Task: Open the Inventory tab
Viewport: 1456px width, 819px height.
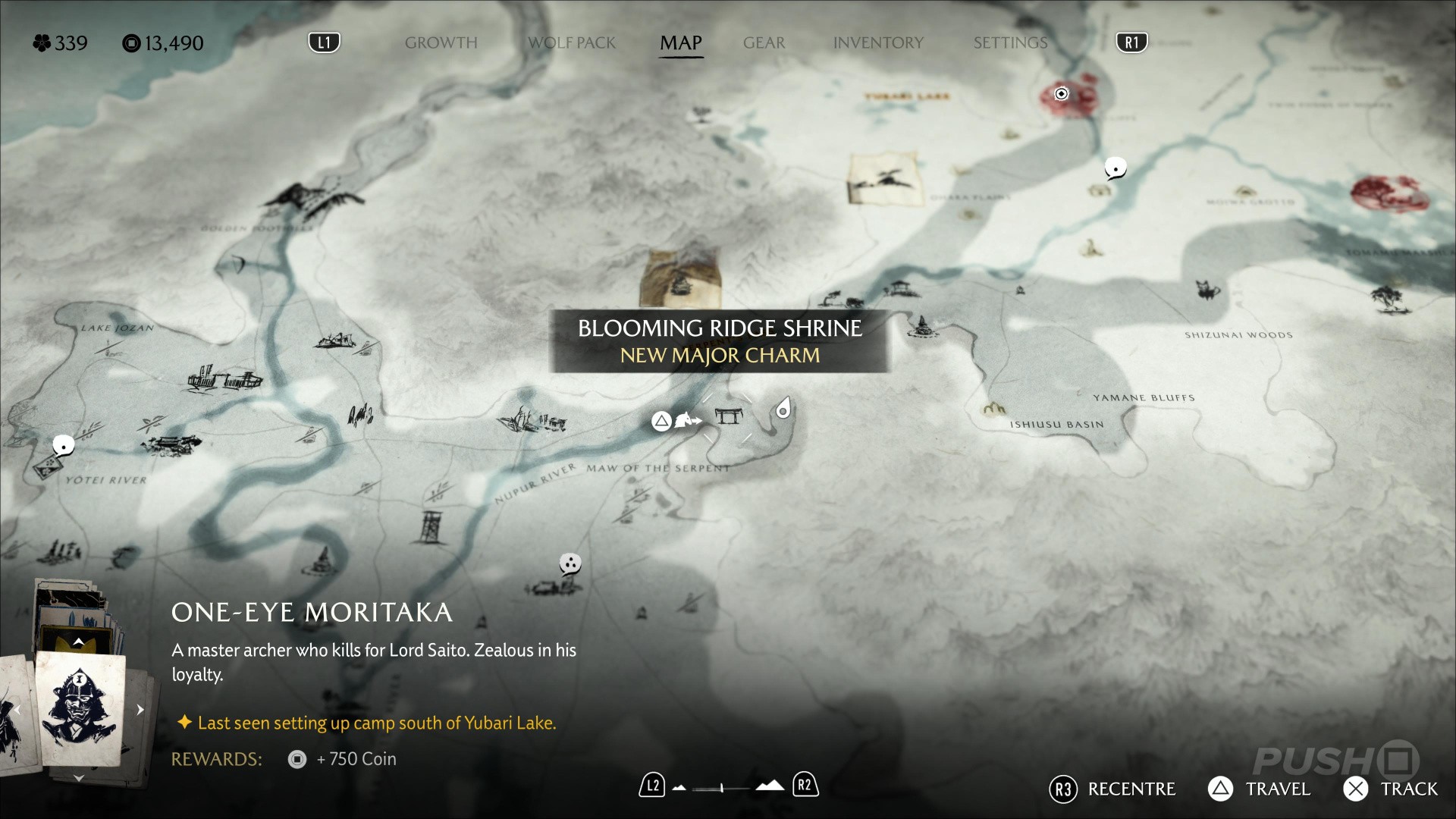Action: 878,43
